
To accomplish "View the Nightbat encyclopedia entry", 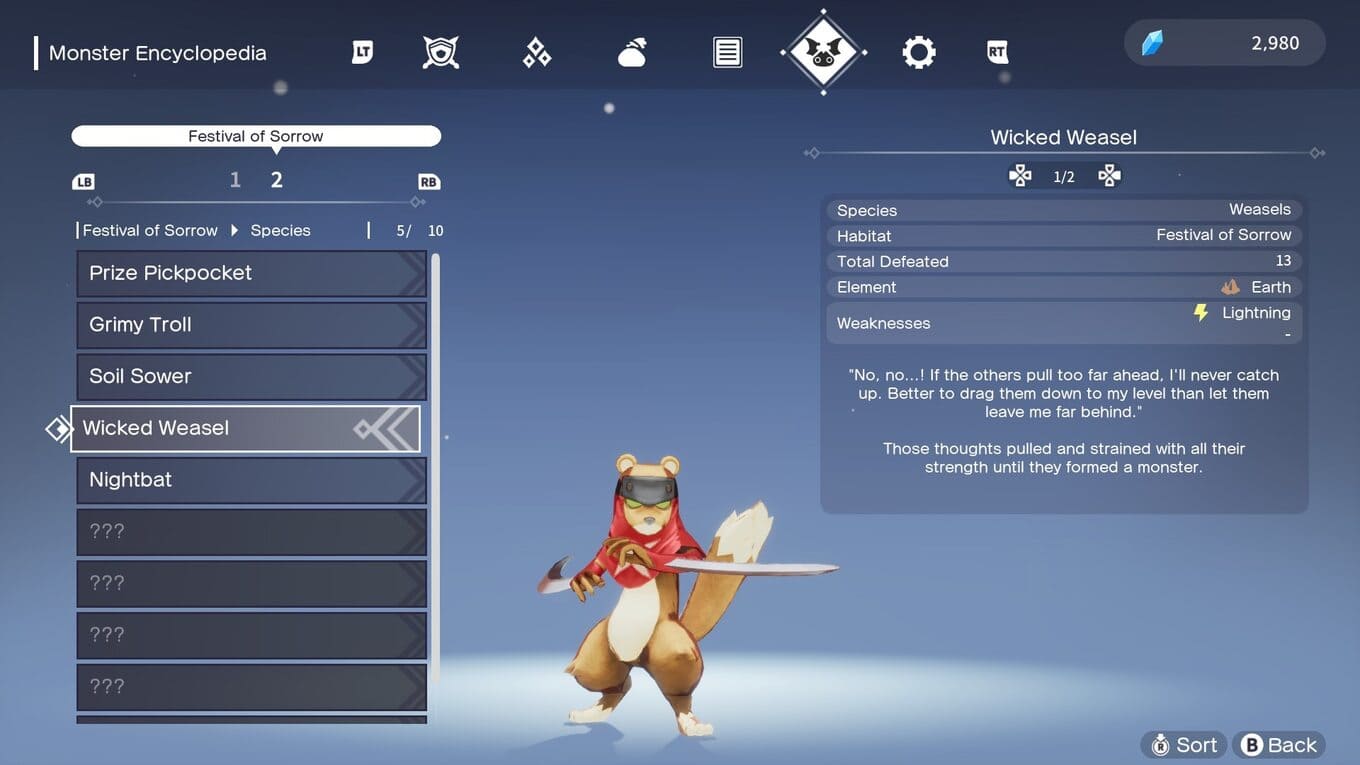I will point(251,480).
